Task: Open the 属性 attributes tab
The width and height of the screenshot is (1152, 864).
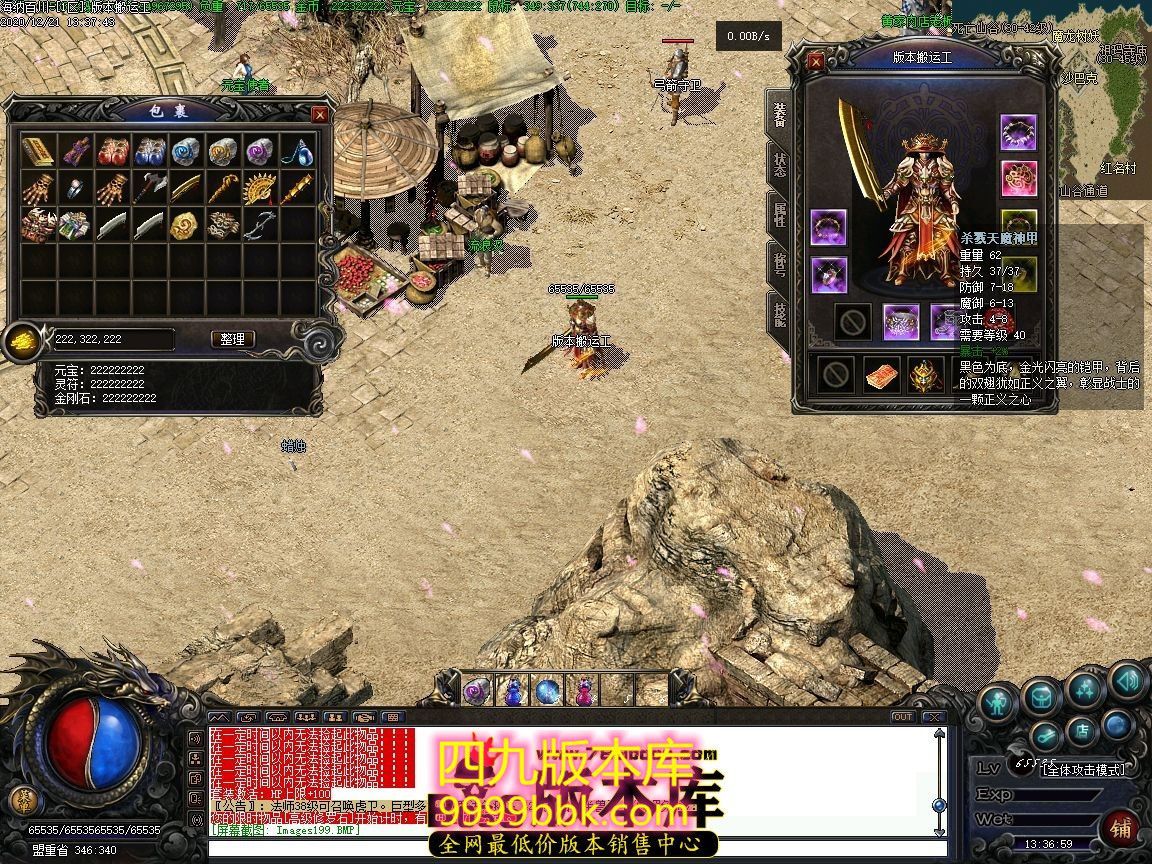Action: coord(779,214)
